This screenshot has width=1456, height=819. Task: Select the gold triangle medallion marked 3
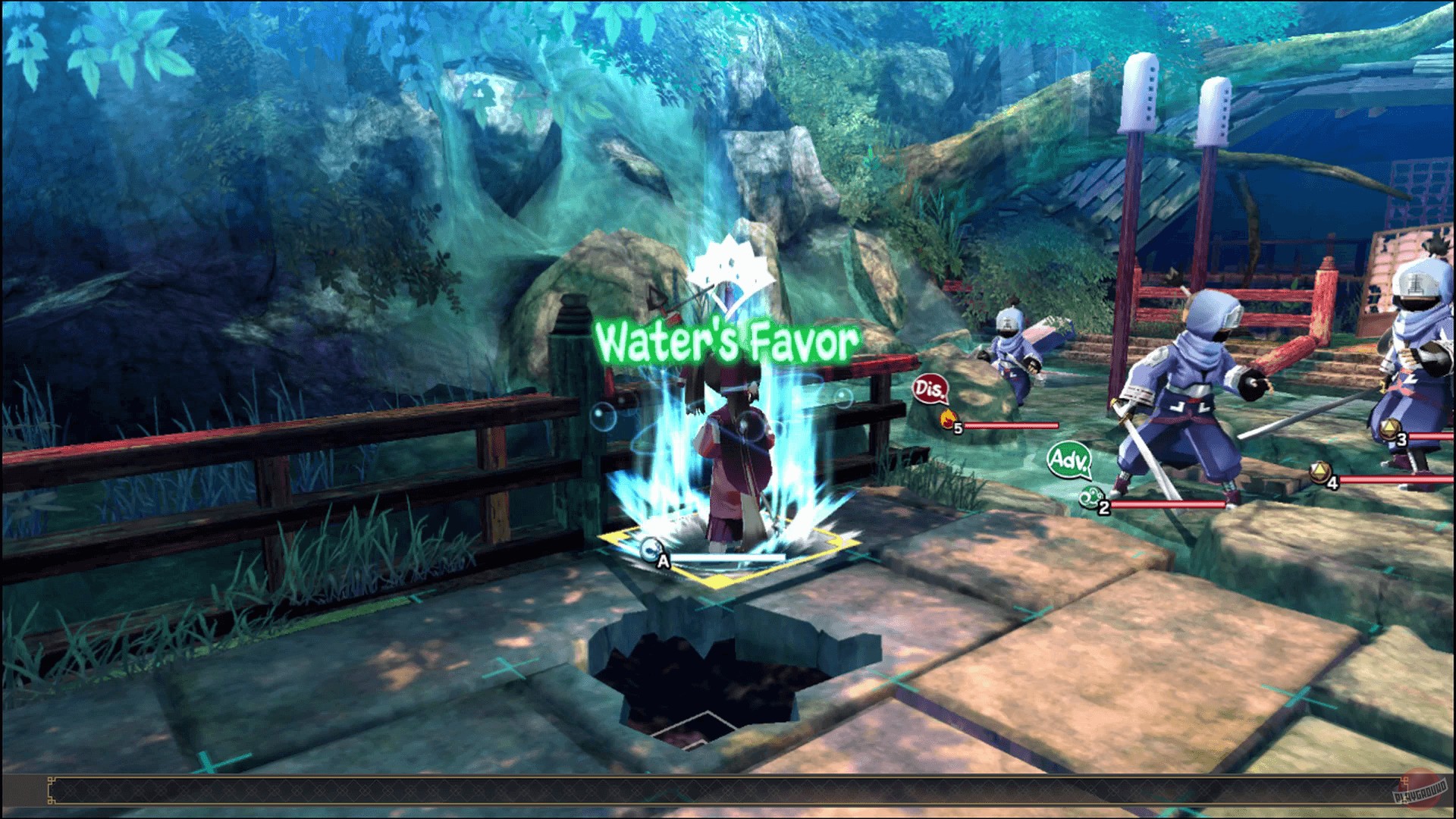[1390, 429]
